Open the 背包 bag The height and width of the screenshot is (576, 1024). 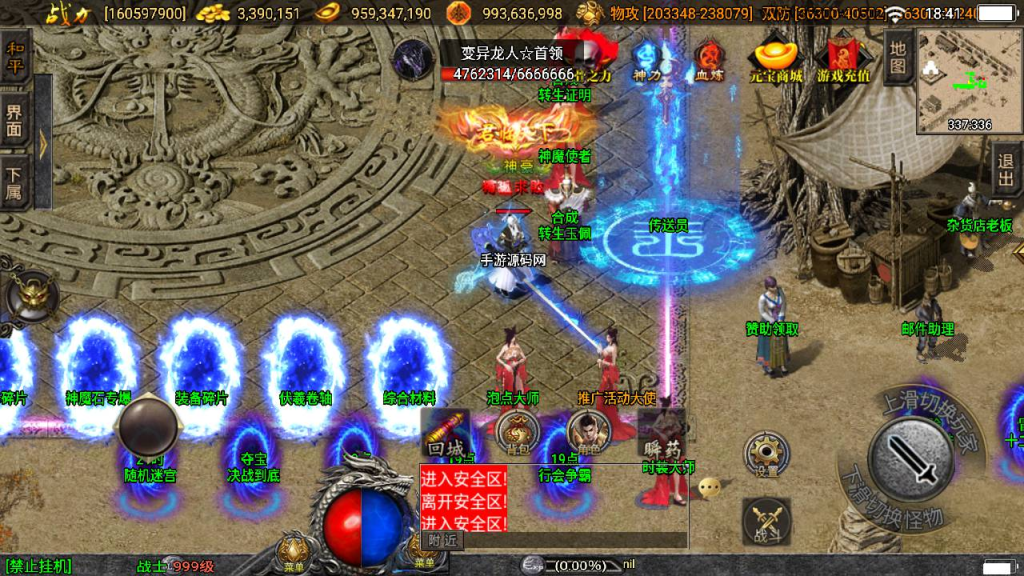click(x=516, y=432)
